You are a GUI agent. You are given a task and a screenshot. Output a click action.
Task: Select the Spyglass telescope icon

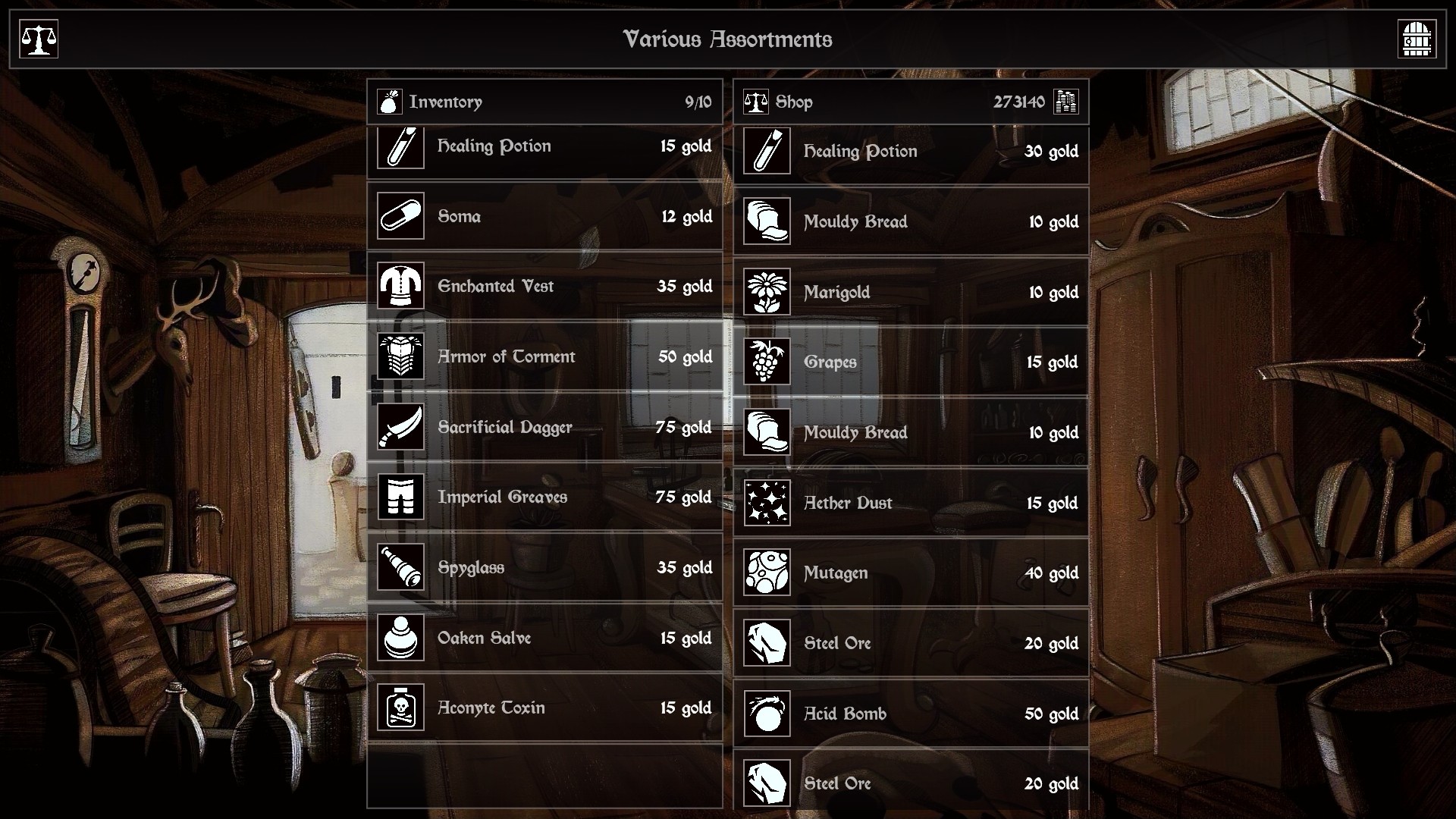pyautogui.click(x=400, y=567)
